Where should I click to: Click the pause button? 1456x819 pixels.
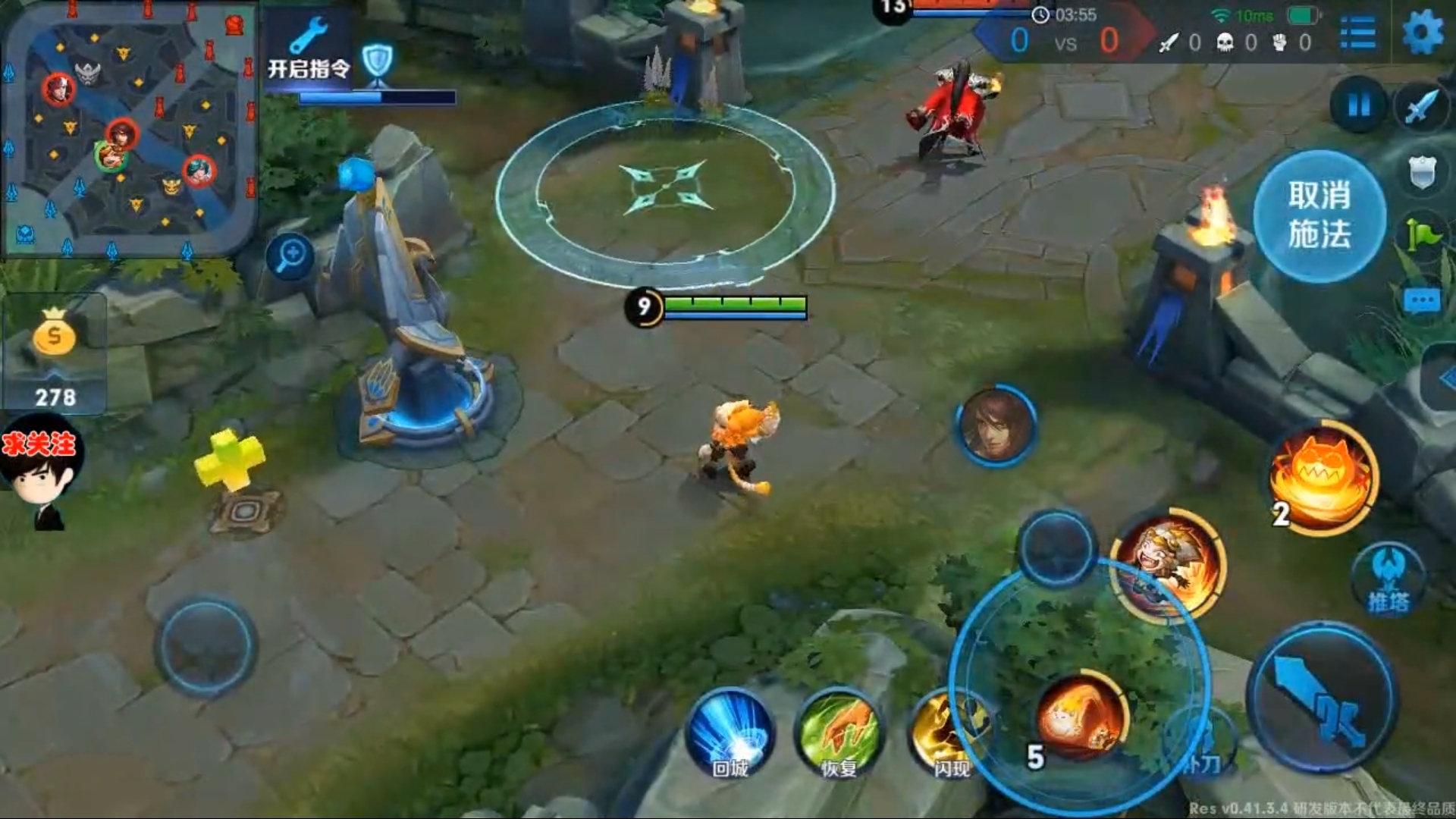(1359, 105)
